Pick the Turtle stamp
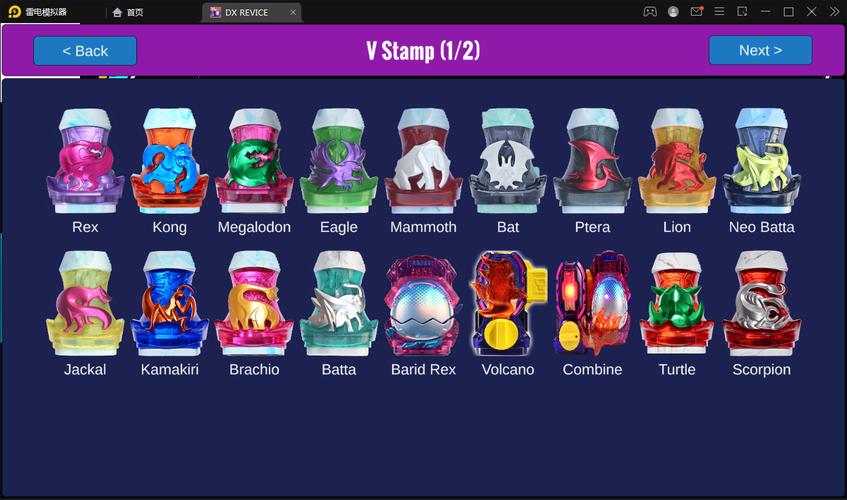 pyautogui.click(x=677, y=304)
